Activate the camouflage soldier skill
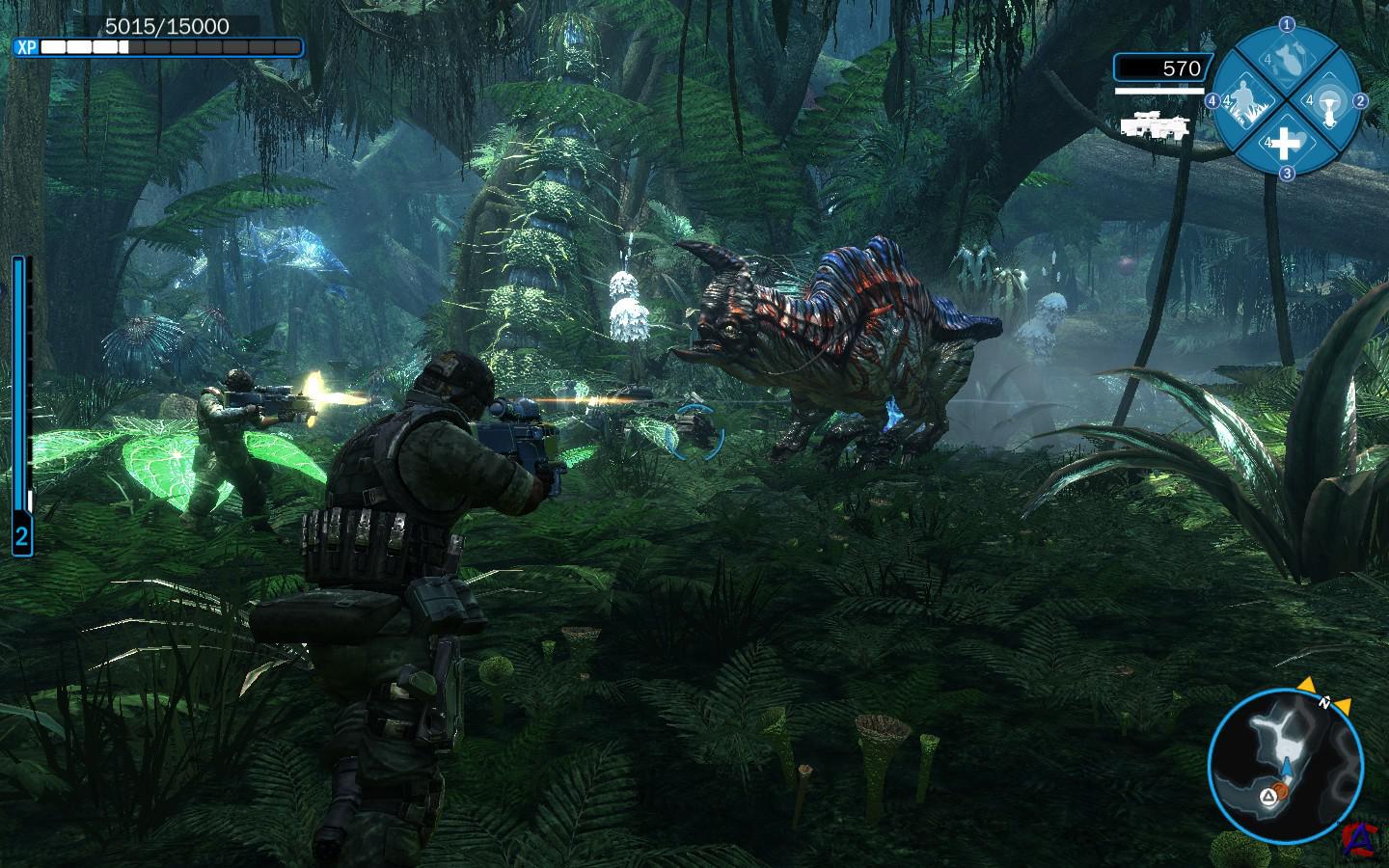Viewport: 1389px width, 868px height. click(x=1243, y=101)
